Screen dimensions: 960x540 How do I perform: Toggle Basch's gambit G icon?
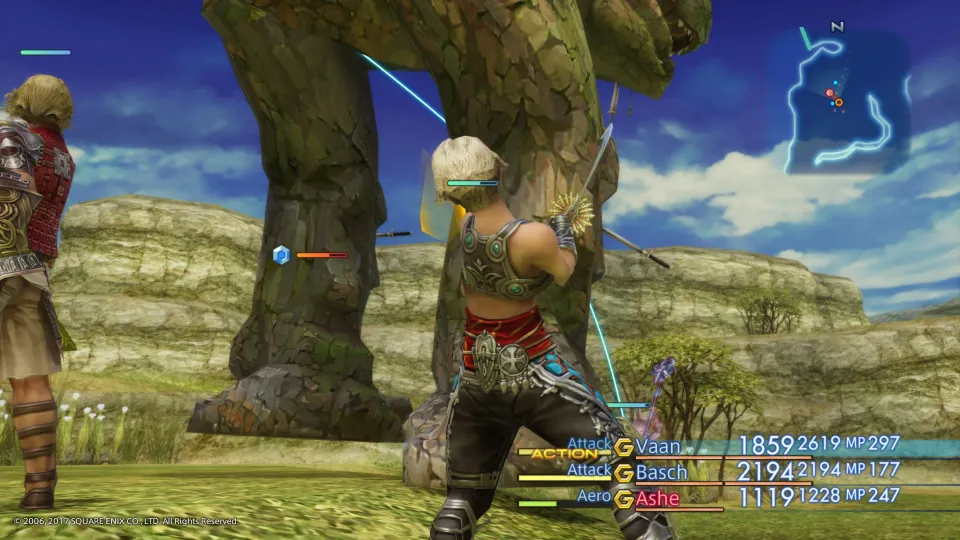624,473
